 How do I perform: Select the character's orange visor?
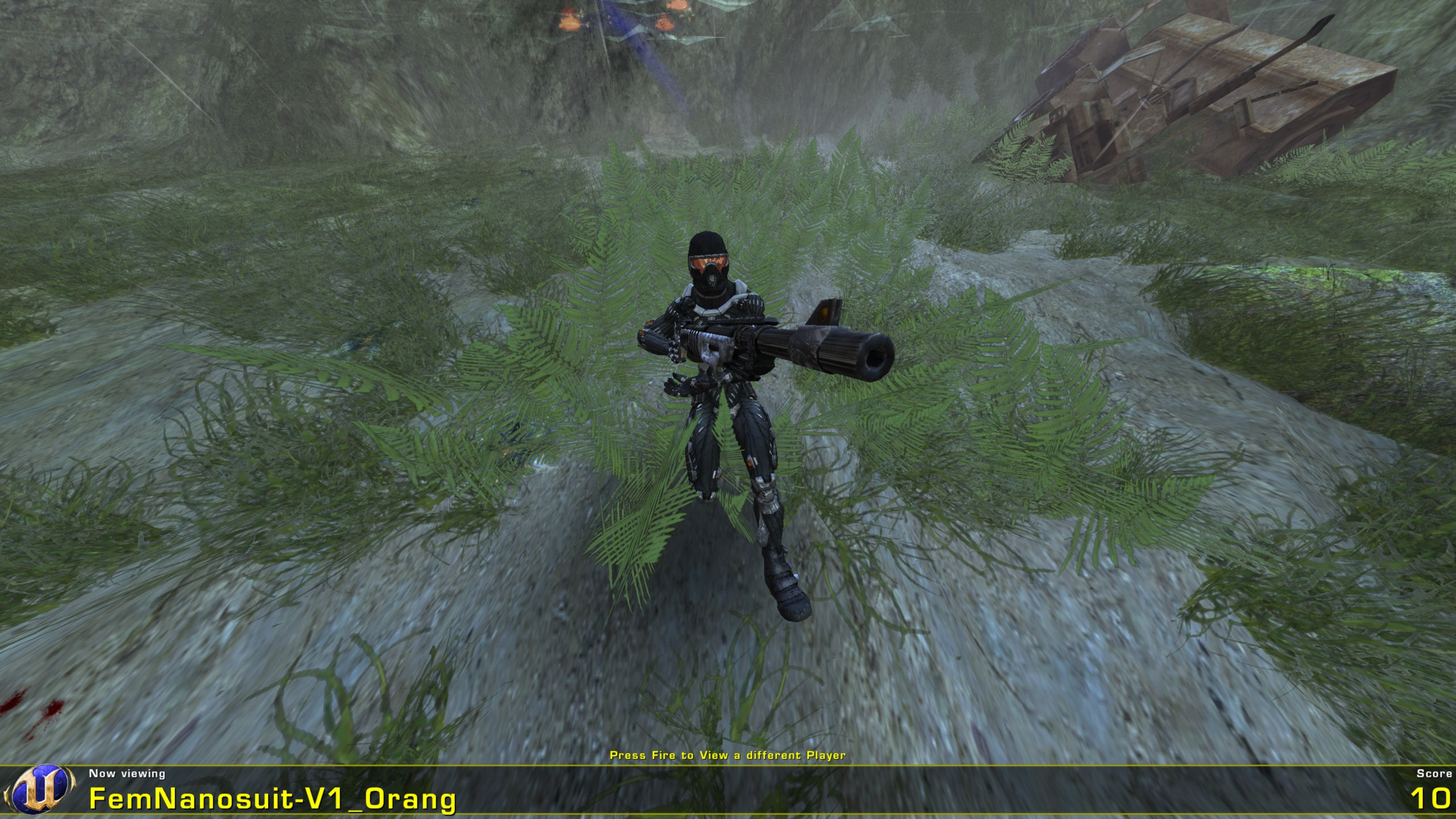tap(709, 262)
